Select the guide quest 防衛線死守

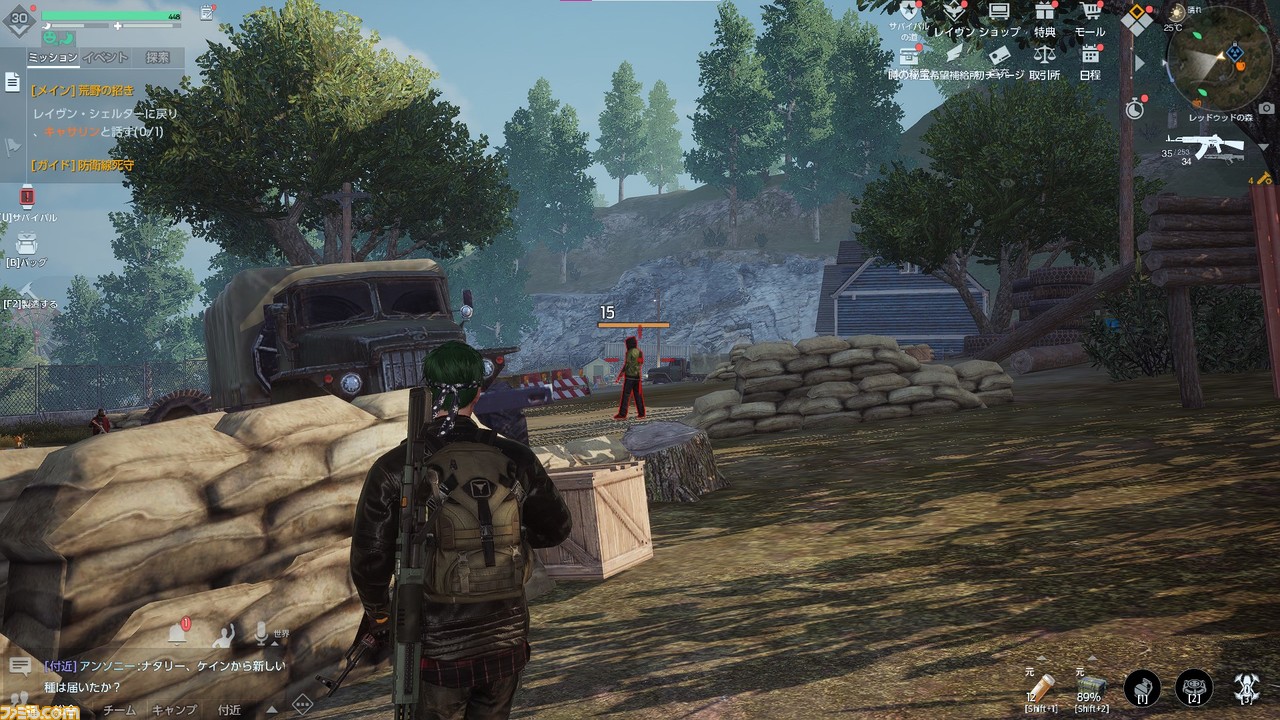82,165
